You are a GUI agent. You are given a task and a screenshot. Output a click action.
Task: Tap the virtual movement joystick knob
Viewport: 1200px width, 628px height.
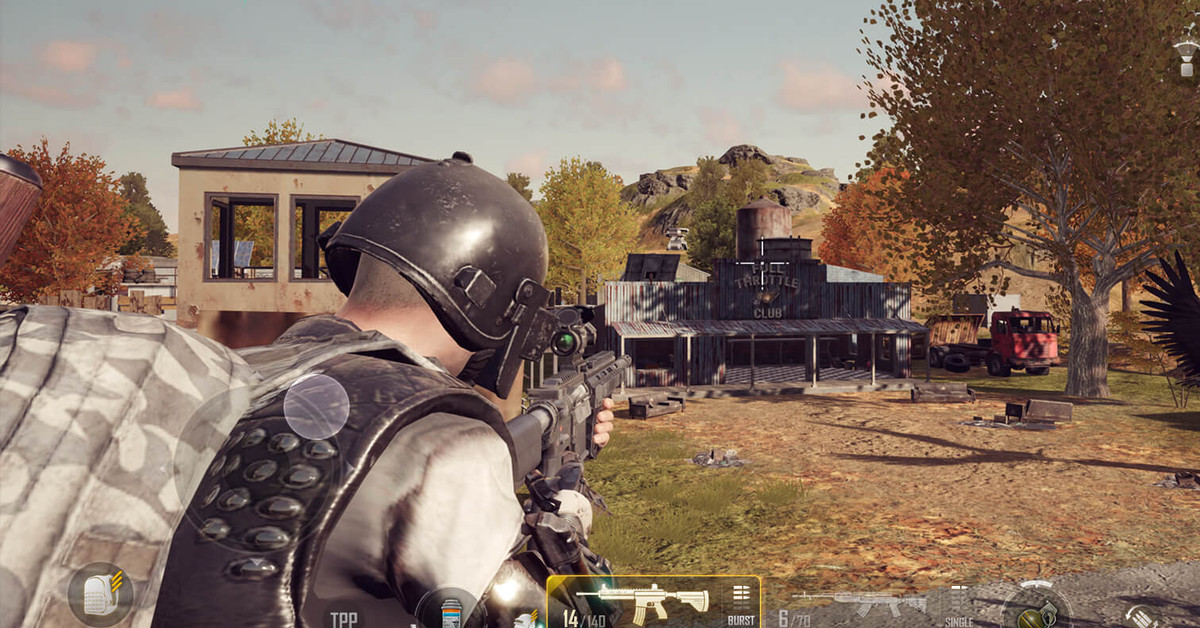point(316,407)
